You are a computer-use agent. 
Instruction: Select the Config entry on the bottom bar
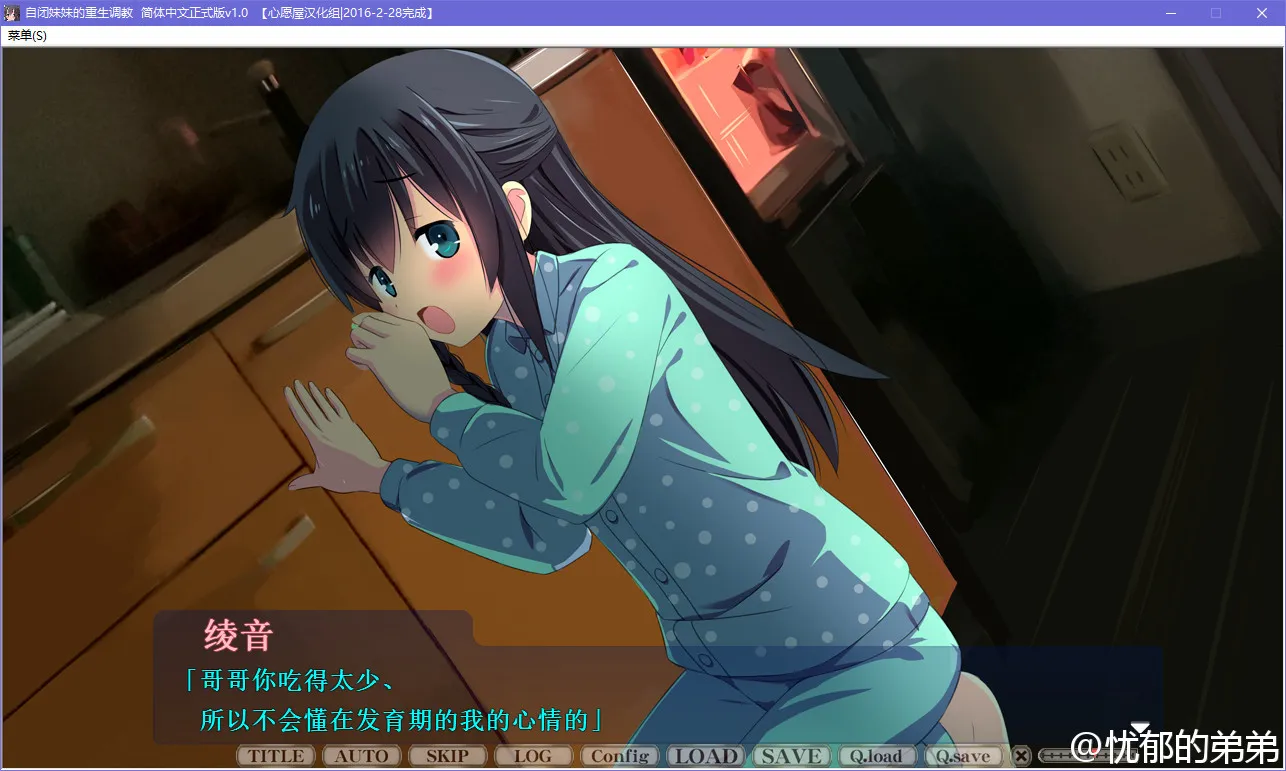coord(619,755)
